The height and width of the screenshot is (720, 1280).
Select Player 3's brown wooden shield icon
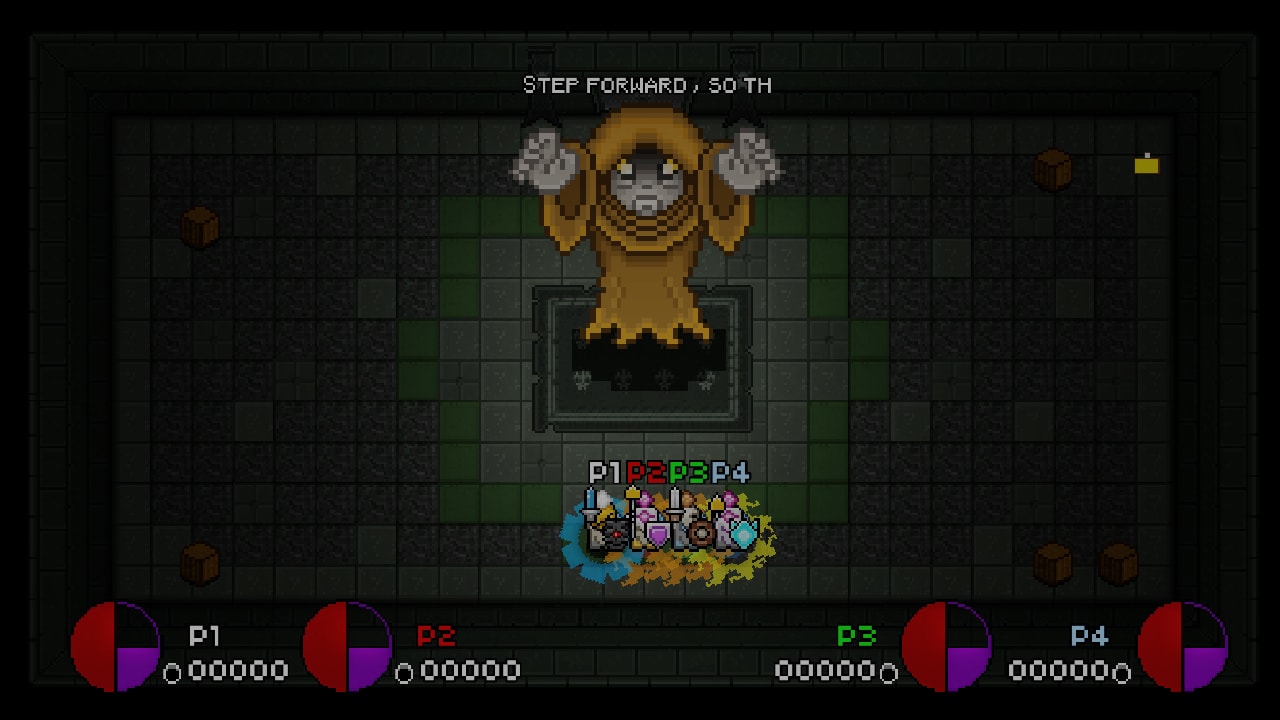point(701,533)
